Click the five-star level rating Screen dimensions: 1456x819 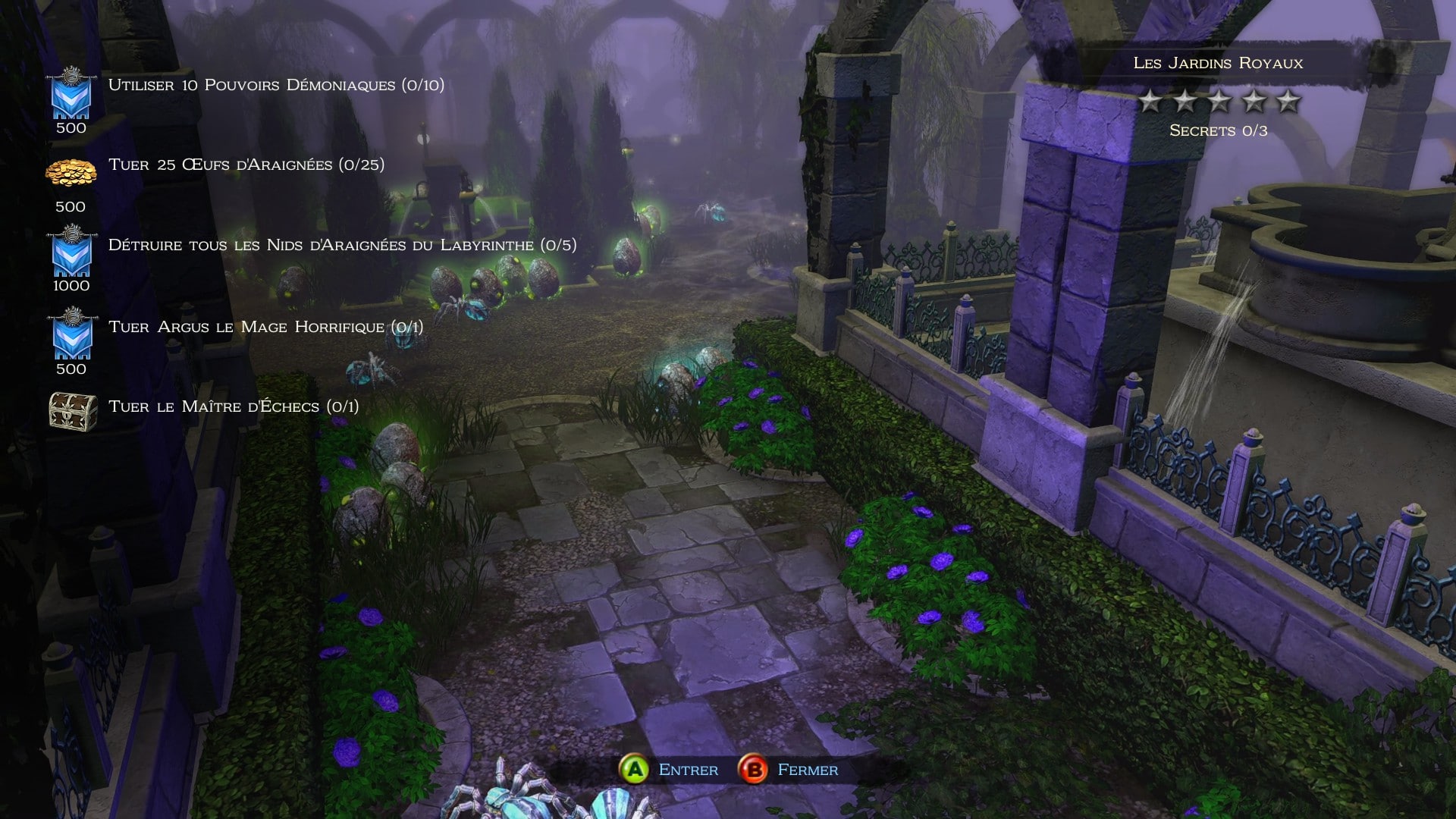1219,101
